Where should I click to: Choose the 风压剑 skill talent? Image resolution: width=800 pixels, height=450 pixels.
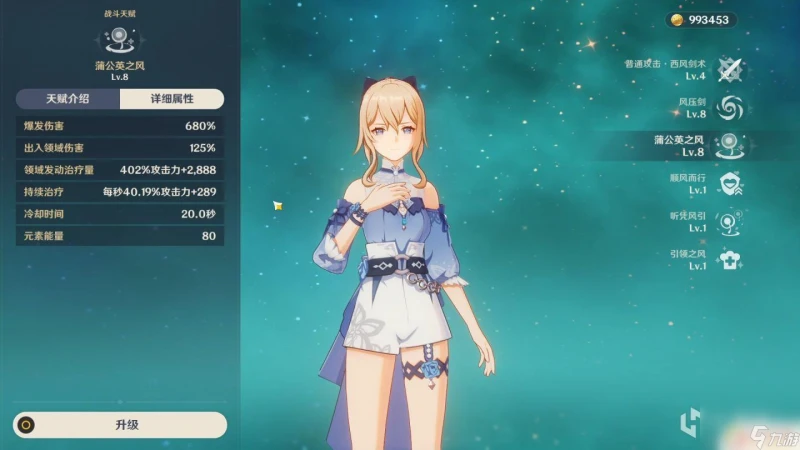pyautogui.click(x=731, y=107)
